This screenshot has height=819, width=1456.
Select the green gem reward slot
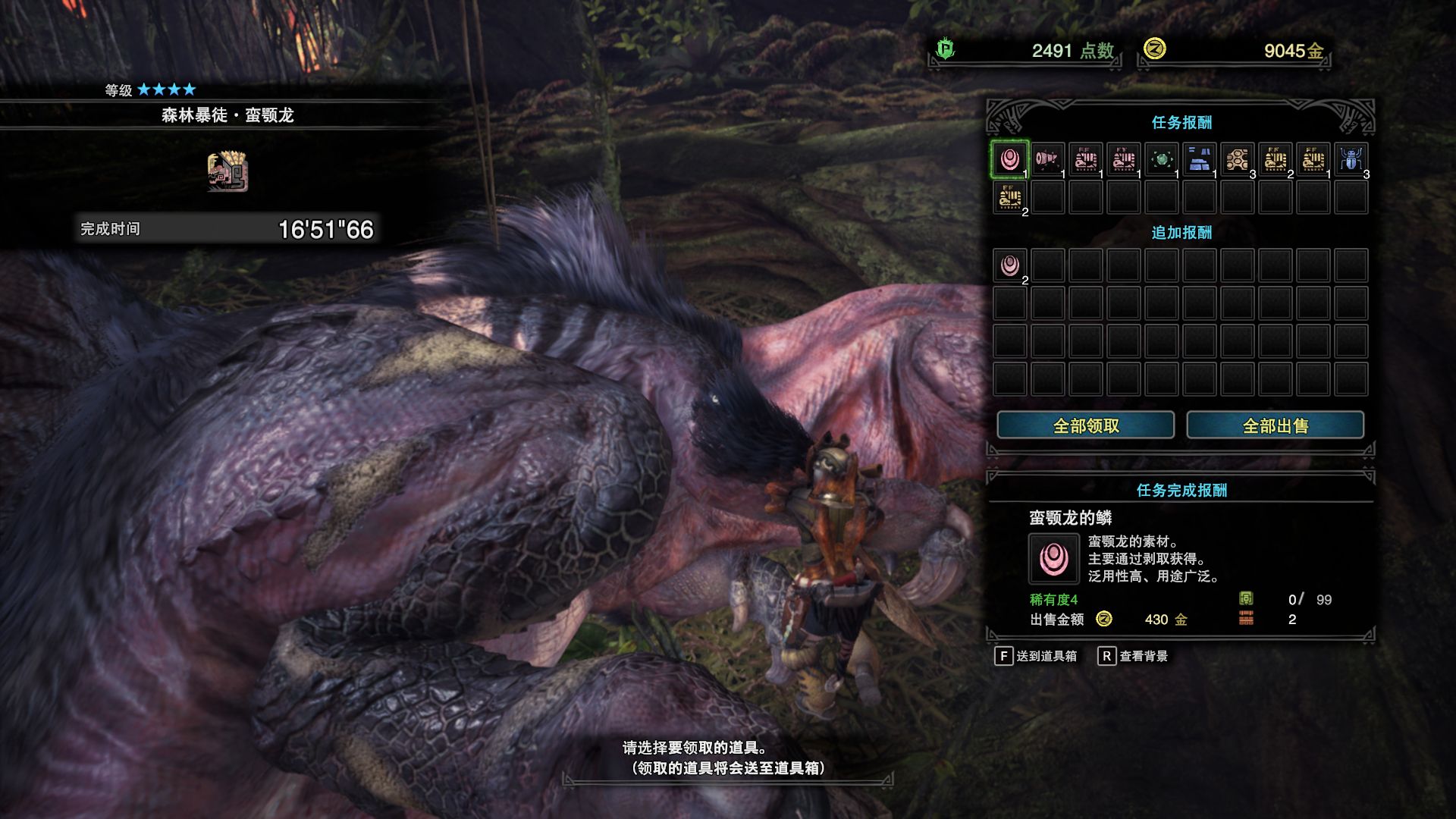1161,159
